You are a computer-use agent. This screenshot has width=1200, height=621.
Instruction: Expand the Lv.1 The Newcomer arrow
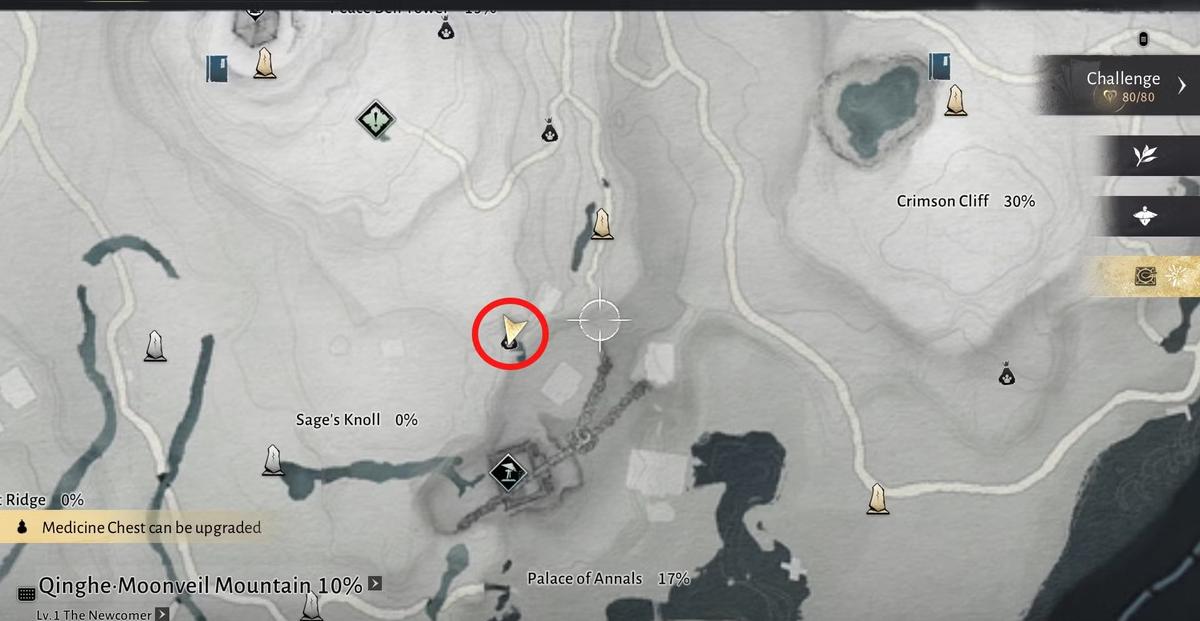click(161, 615)
